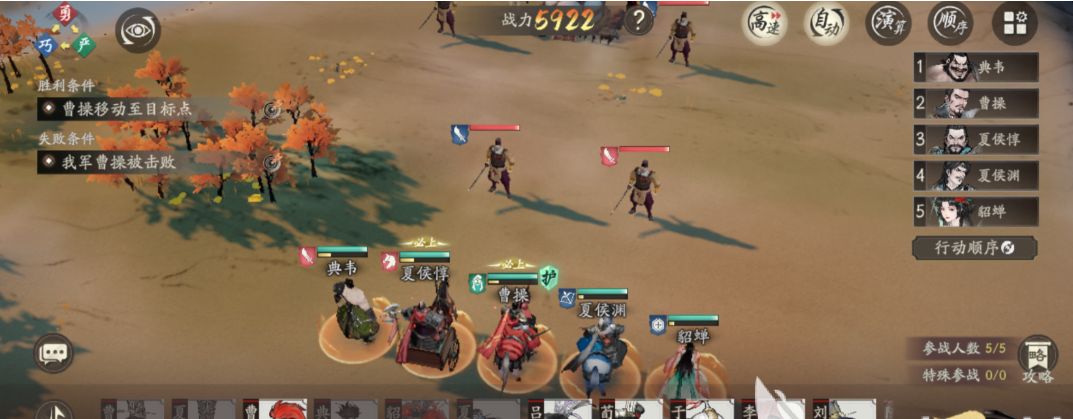Choose 夏侯惇 in the turn order list
This screenshot has width=1073, height=419.
point(977,139)
